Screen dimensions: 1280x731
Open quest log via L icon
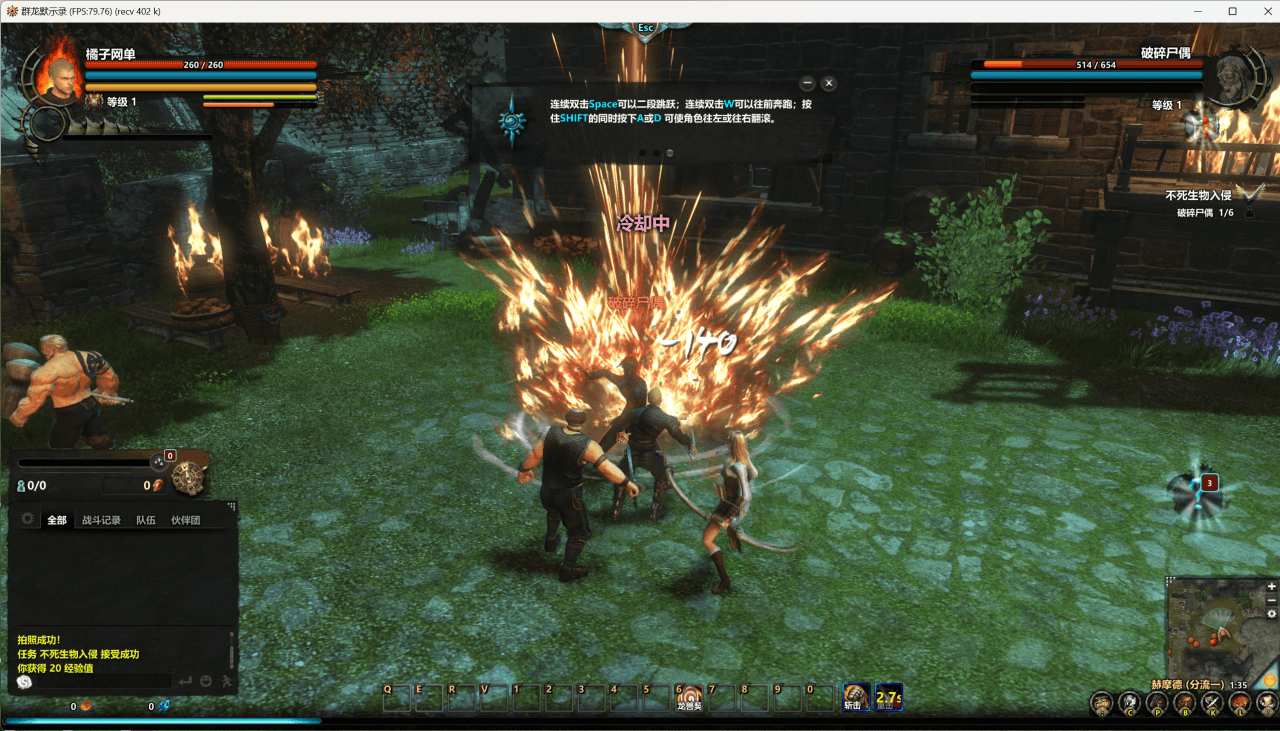tap(1239, 703)
